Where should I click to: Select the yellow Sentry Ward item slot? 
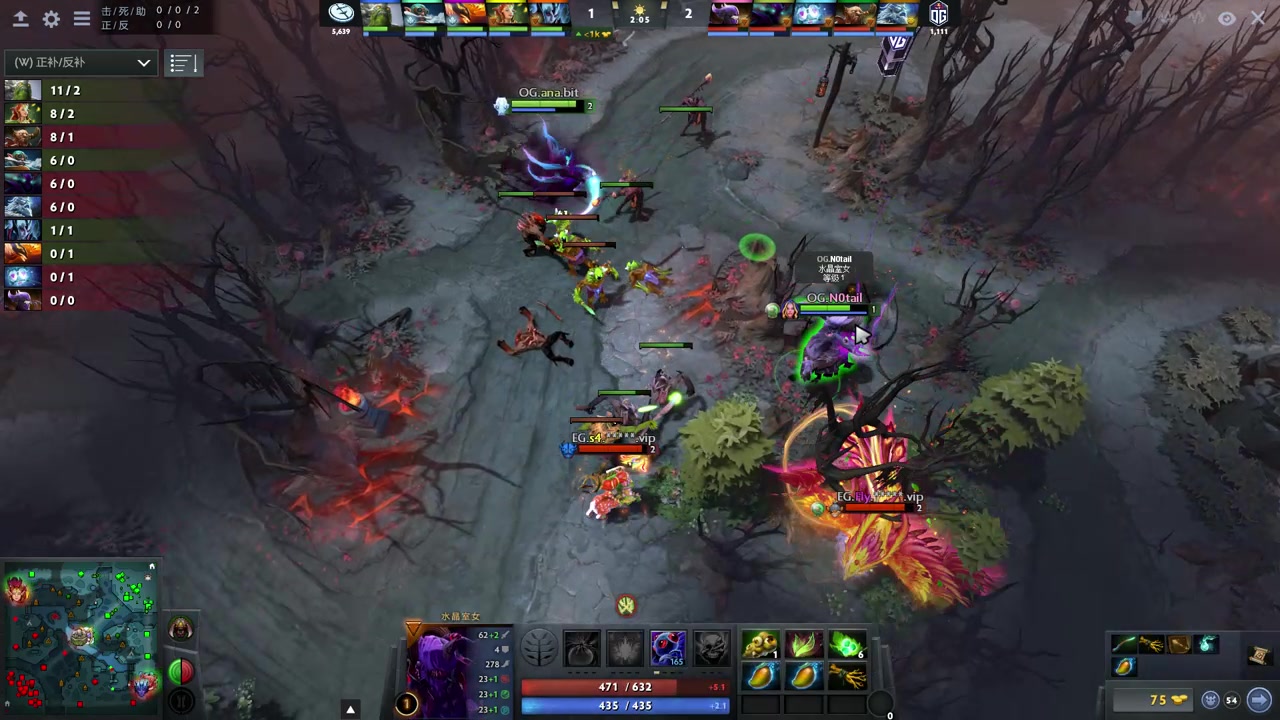coord(761,645)
